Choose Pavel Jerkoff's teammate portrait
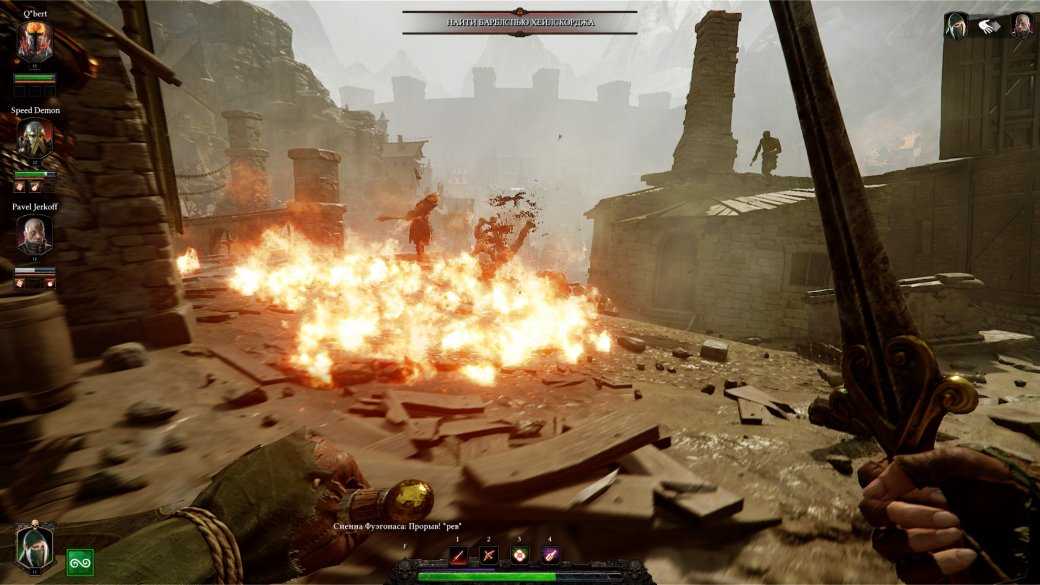Viewport: 1040px width, 585px height. tap(35, 235)
